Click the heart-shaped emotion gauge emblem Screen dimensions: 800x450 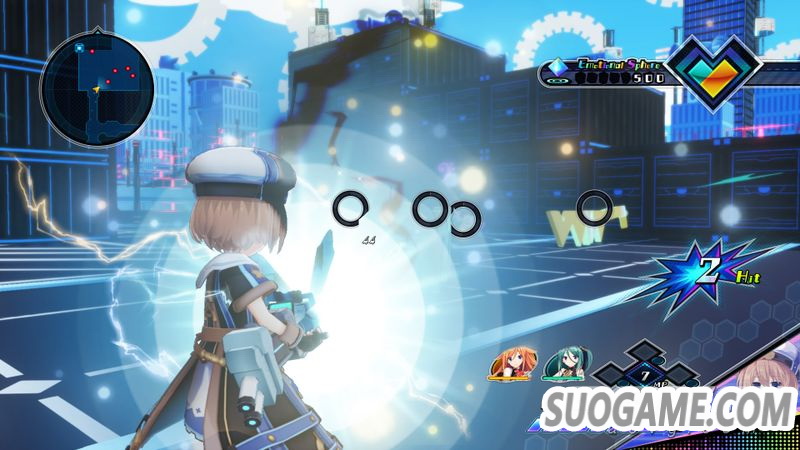[x=713, y=71]
